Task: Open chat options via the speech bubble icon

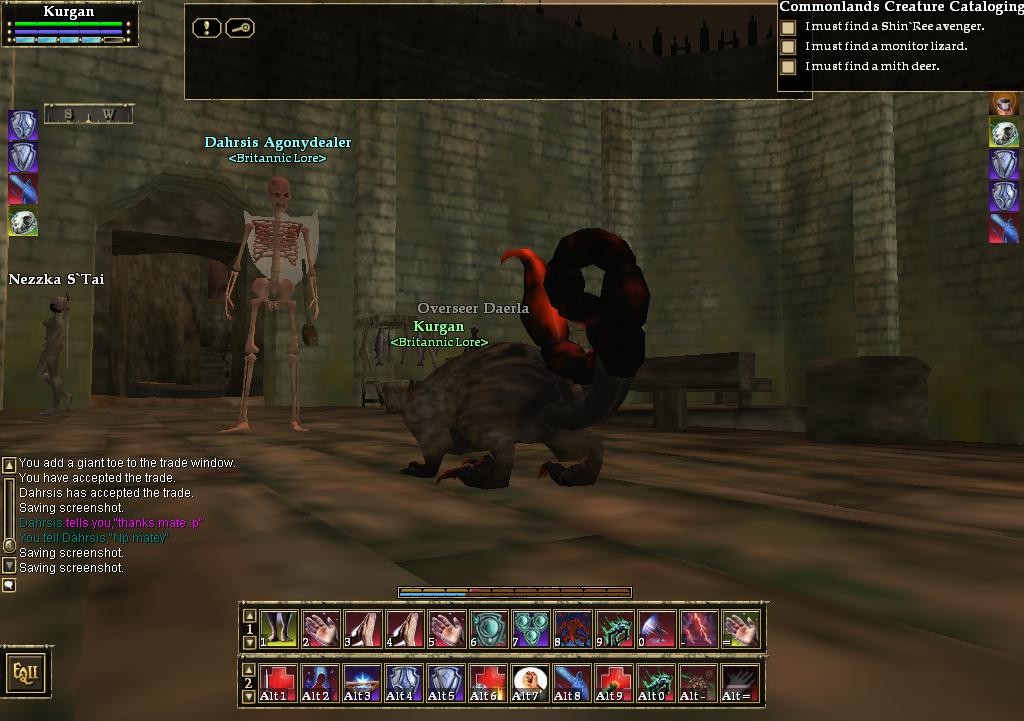Action: pyautogui.click(x=9, y=585)
